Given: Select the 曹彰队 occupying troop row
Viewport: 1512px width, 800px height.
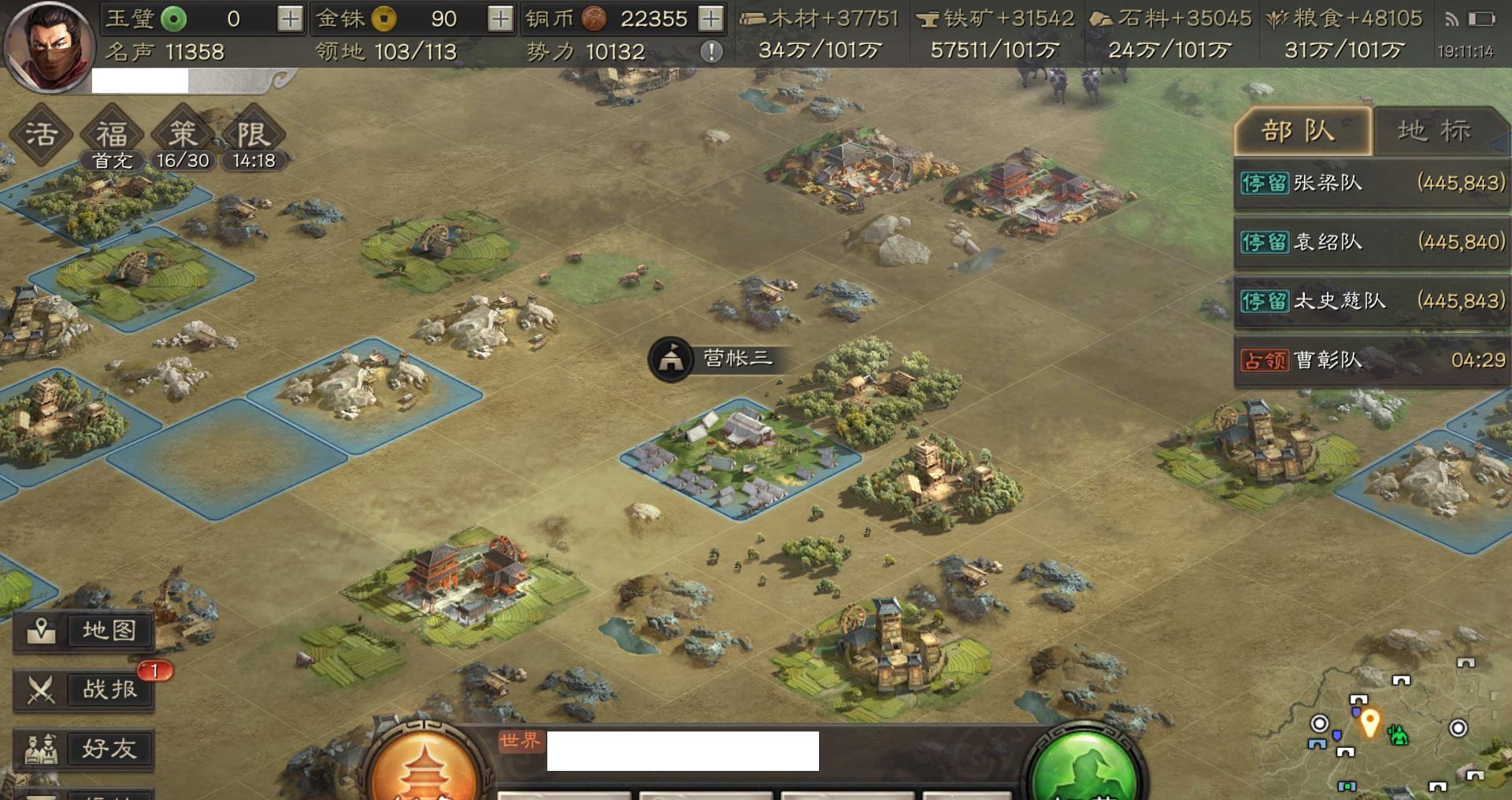Looking at the screenshot, I should (1371, 360).
